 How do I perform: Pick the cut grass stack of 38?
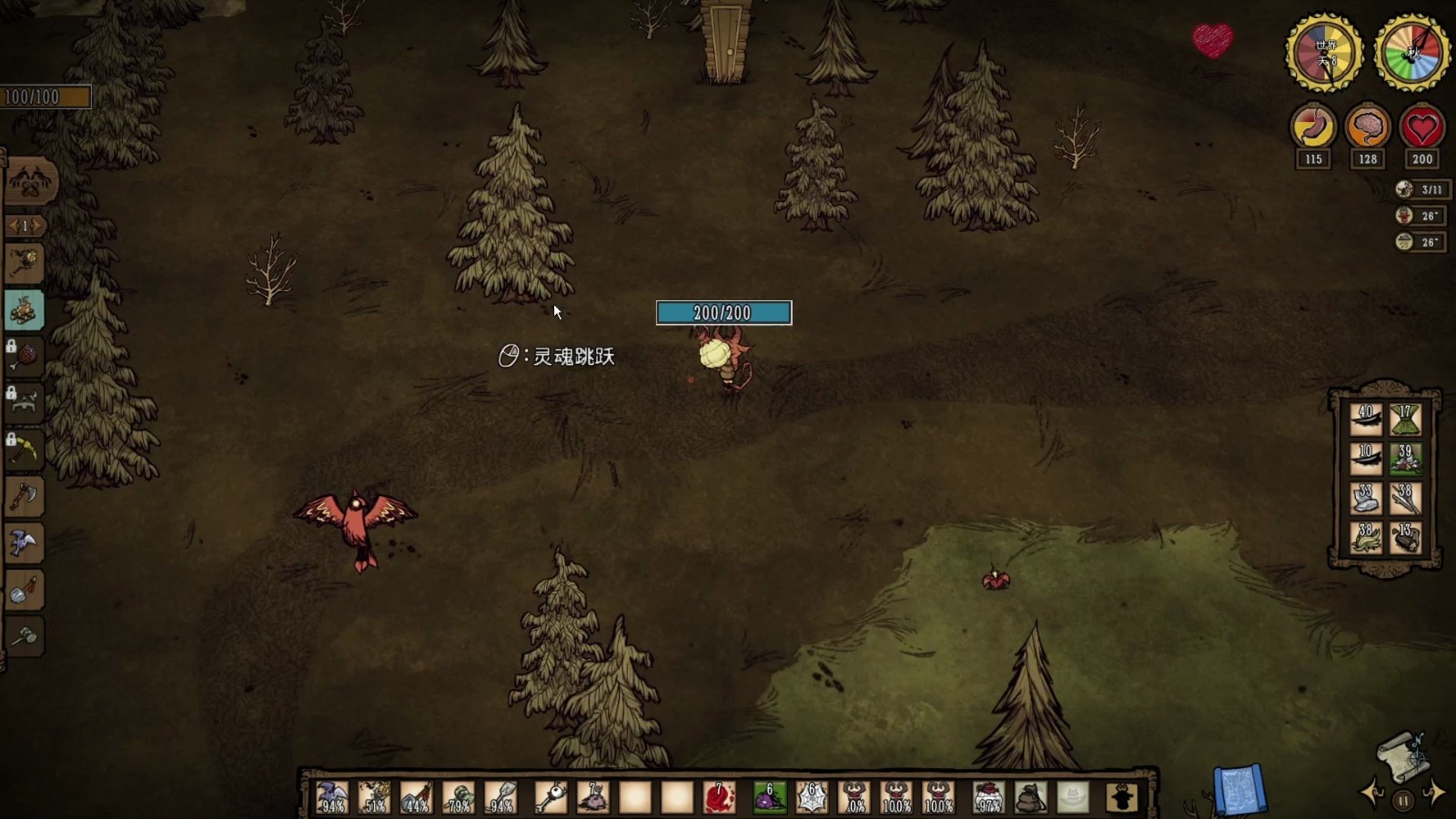(1366, 538)
